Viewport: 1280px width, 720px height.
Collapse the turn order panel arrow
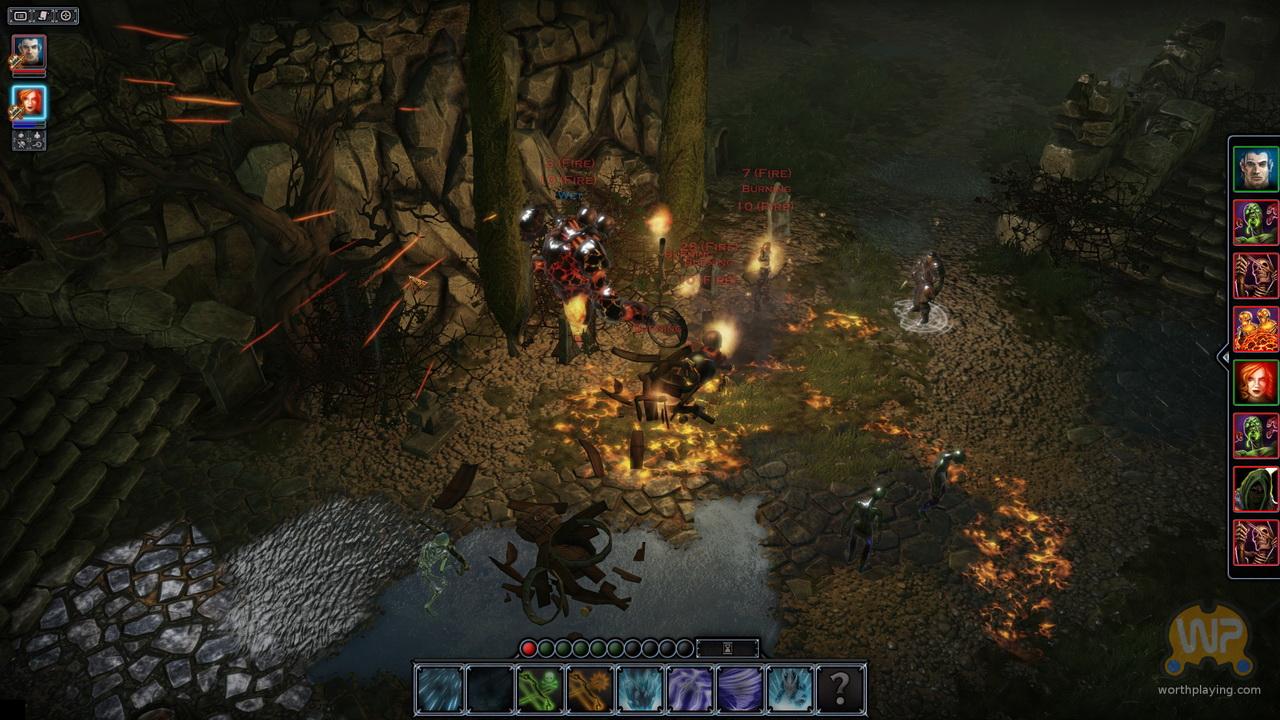click(x=1222, y=356)
